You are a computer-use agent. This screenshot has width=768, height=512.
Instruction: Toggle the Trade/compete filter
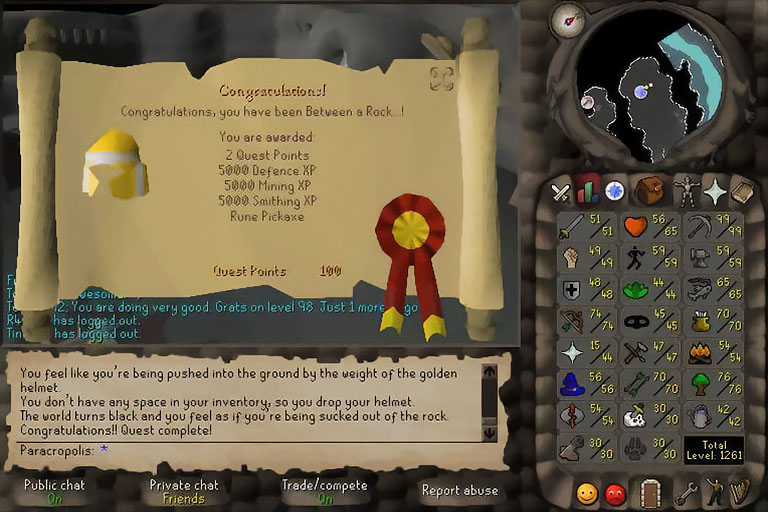[x=324, y=490]
